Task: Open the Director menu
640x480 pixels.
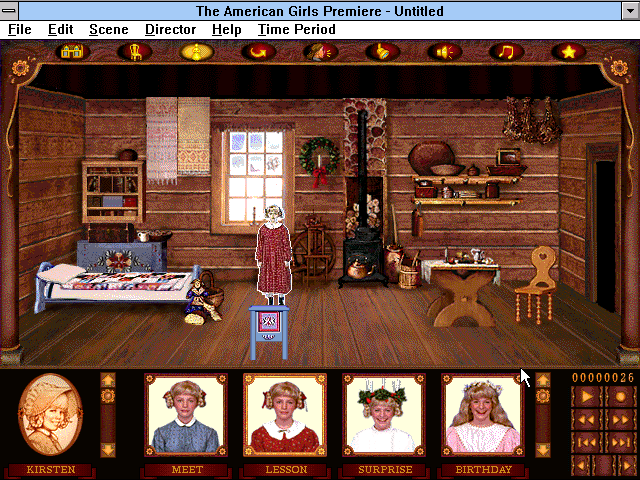Action: pos(170,29)
